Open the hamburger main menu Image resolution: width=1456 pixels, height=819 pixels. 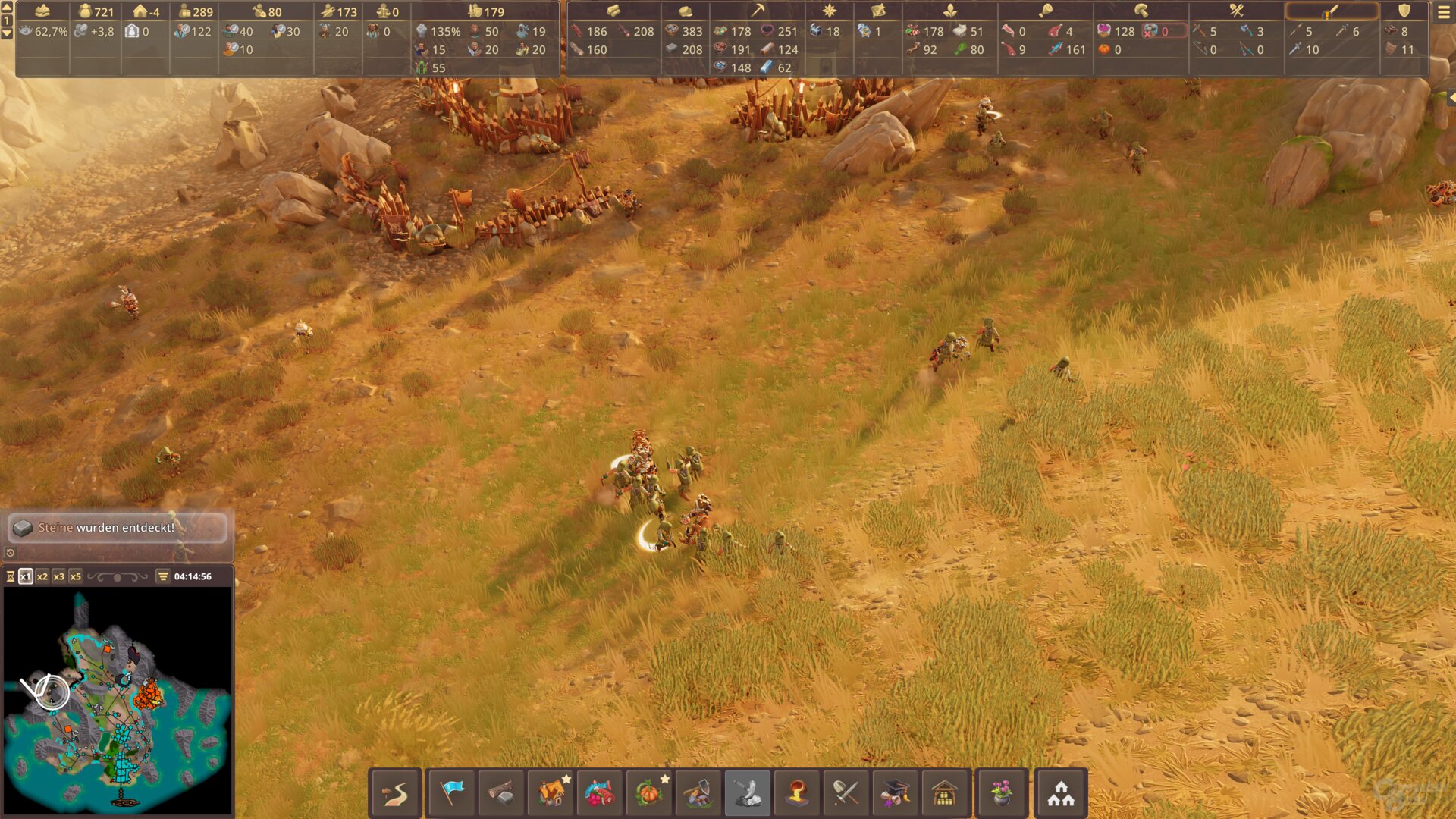click(x=1443, y=12)
